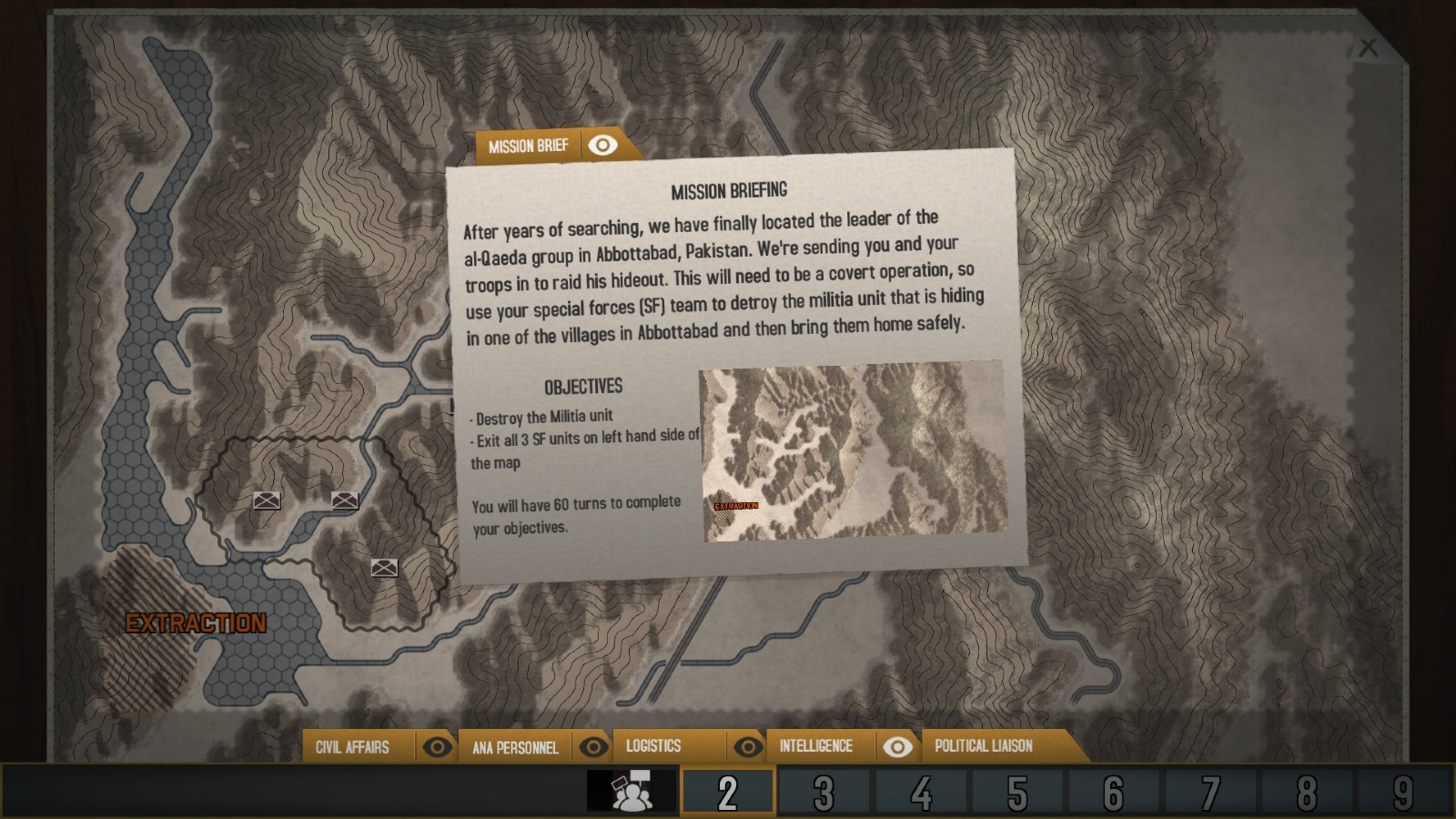Click the EXTRACTION label on the map
The width and height of the screenshot is (1456, 819).
pyautogui.click(x=197, y=625)
